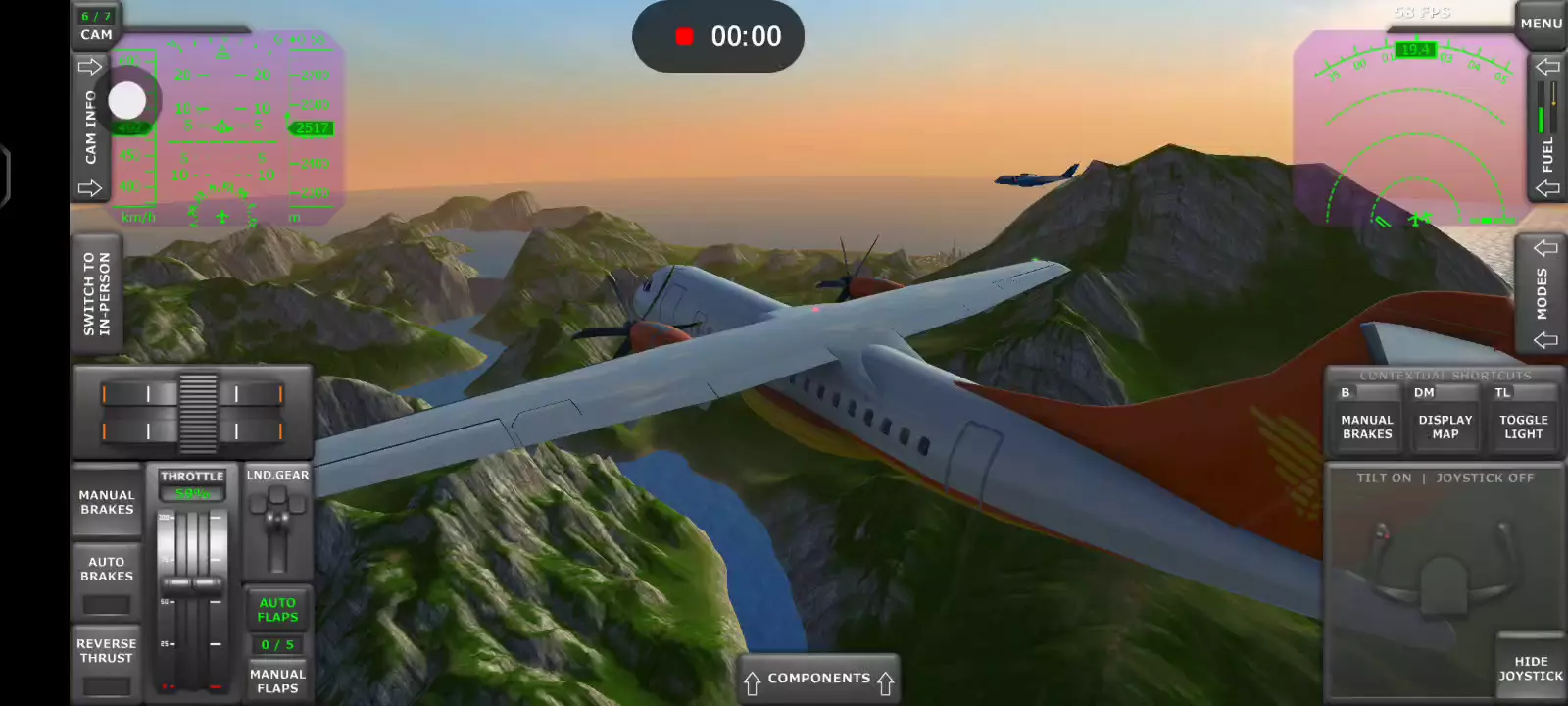
Task: Expand the COMPONENTS panel
Action: click(x=818, y=679)
